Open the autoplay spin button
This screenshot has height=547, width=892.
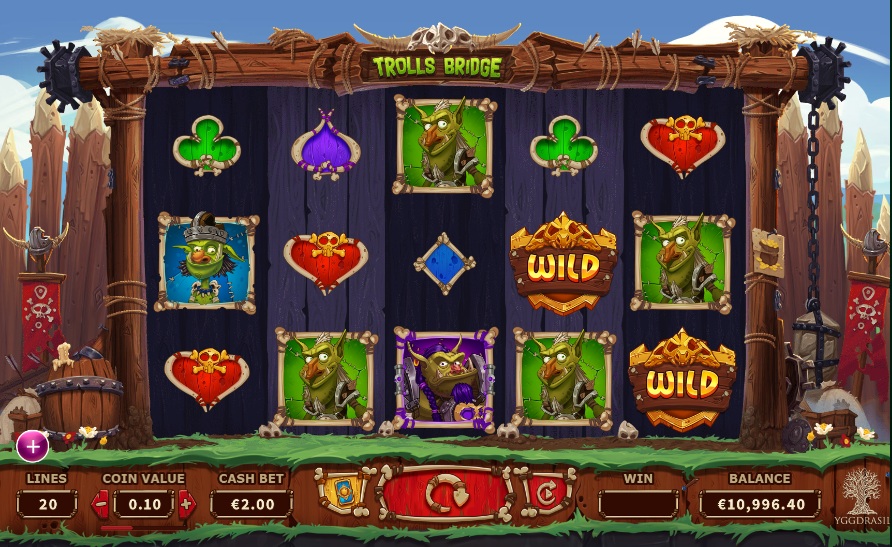[x=544, y=493]
